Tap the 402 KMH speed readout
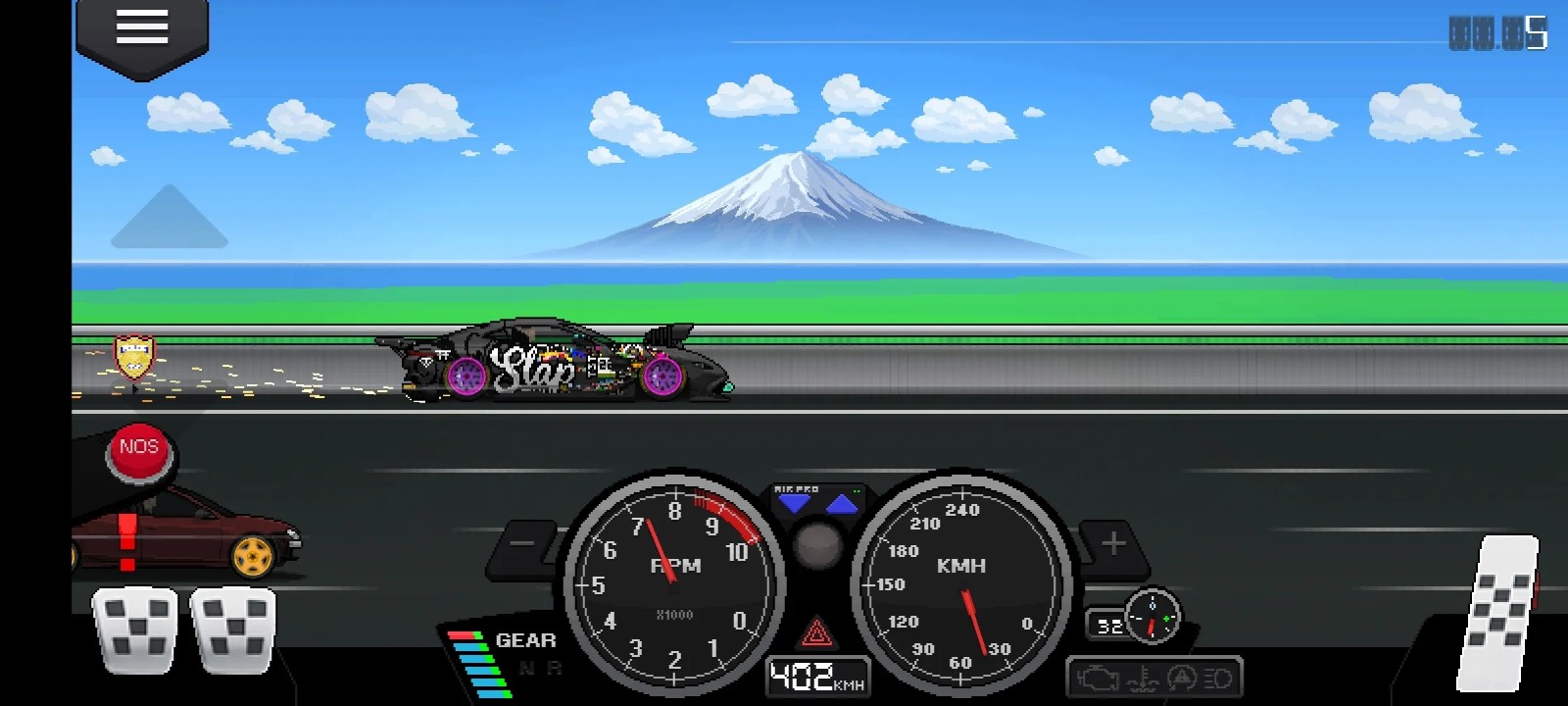This screenshot has width=1568, height=706. pos(816,675)
